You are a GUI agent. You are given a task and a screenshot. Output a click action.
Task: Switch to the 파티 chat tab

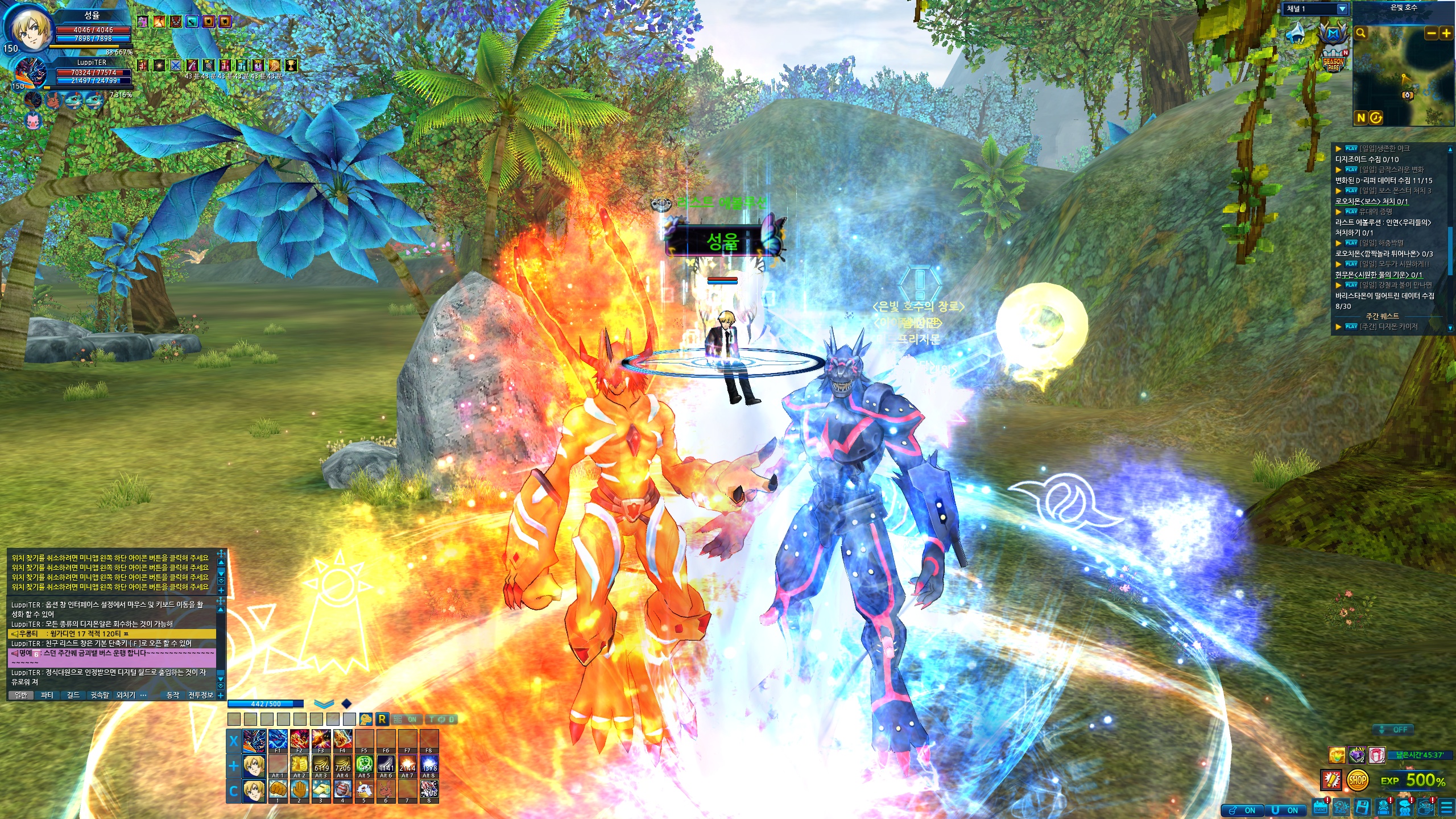[x=47, y=695]
